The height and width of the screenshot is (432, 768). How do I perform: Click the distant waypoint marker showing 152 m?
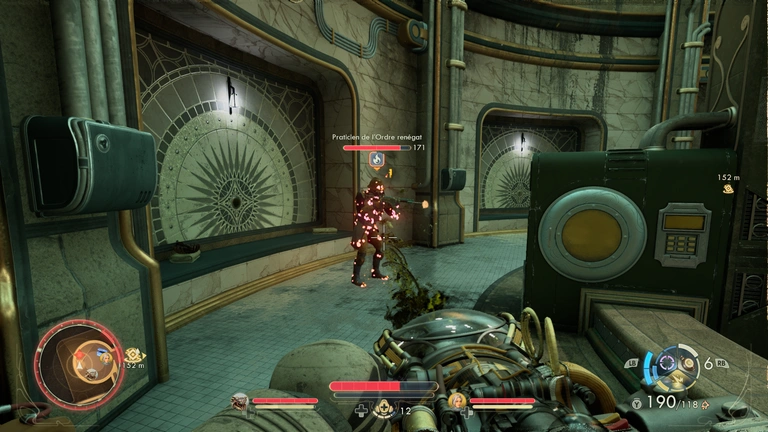click(732, 187)
